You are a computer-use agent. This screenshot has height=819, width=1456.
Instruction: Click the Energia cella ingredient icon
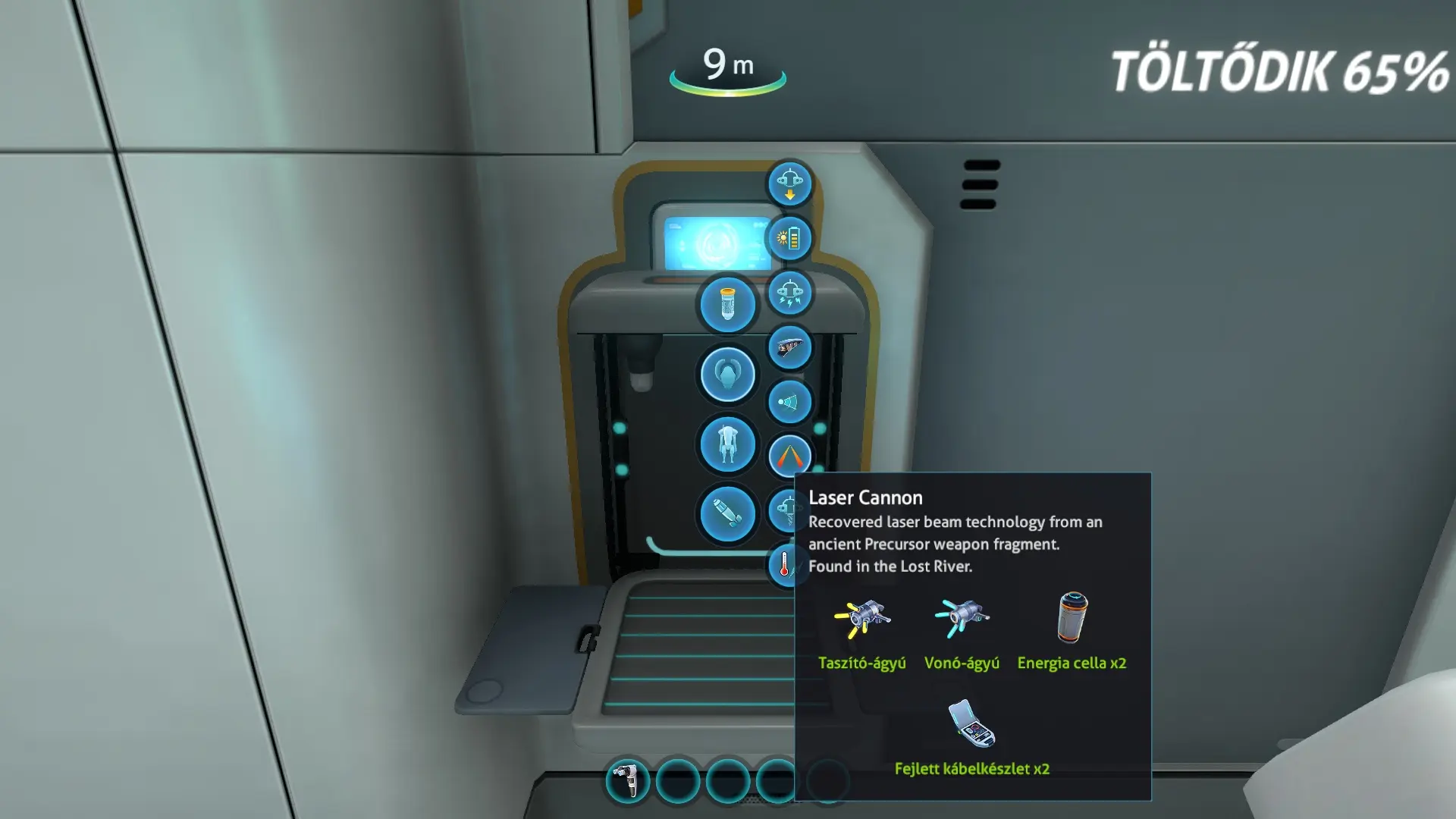1072,617
